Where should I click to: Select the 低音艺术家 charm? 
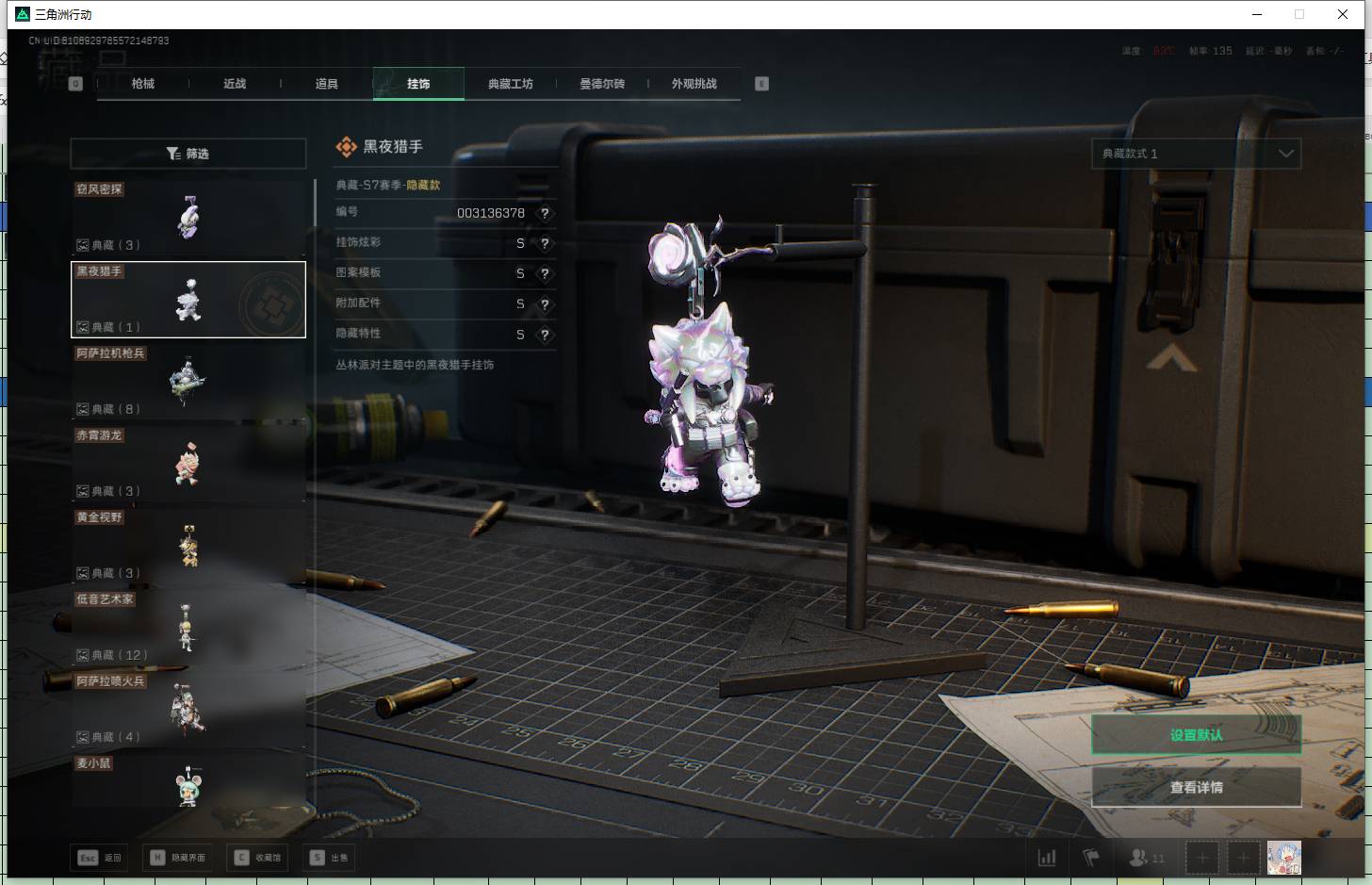pyautogui.click(x=188, y=628)
